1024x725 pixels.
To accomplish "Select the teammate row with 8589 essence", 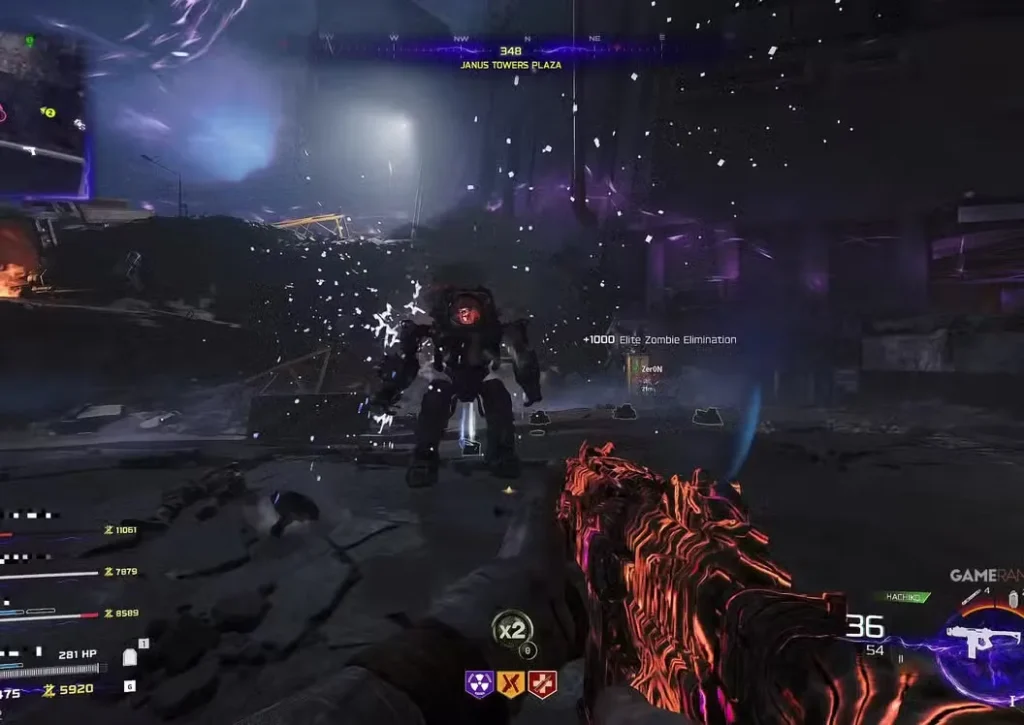I will click(x=68, y=613).
